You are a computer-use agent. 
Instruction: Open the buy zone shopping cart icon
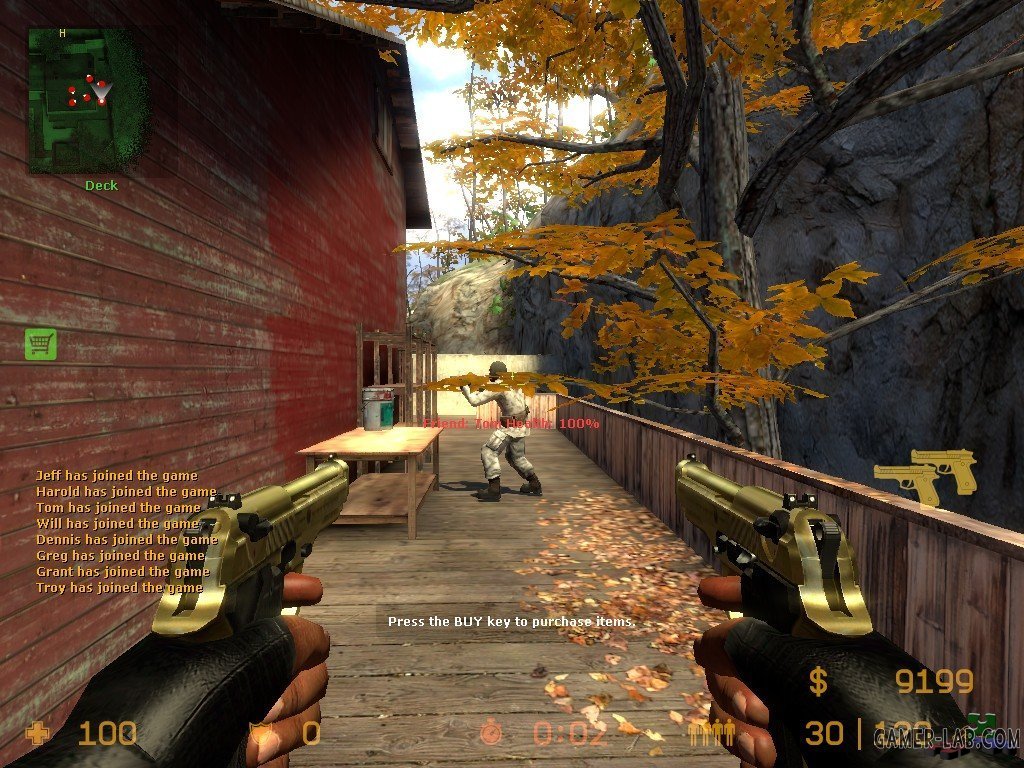(x=41, y=344)
